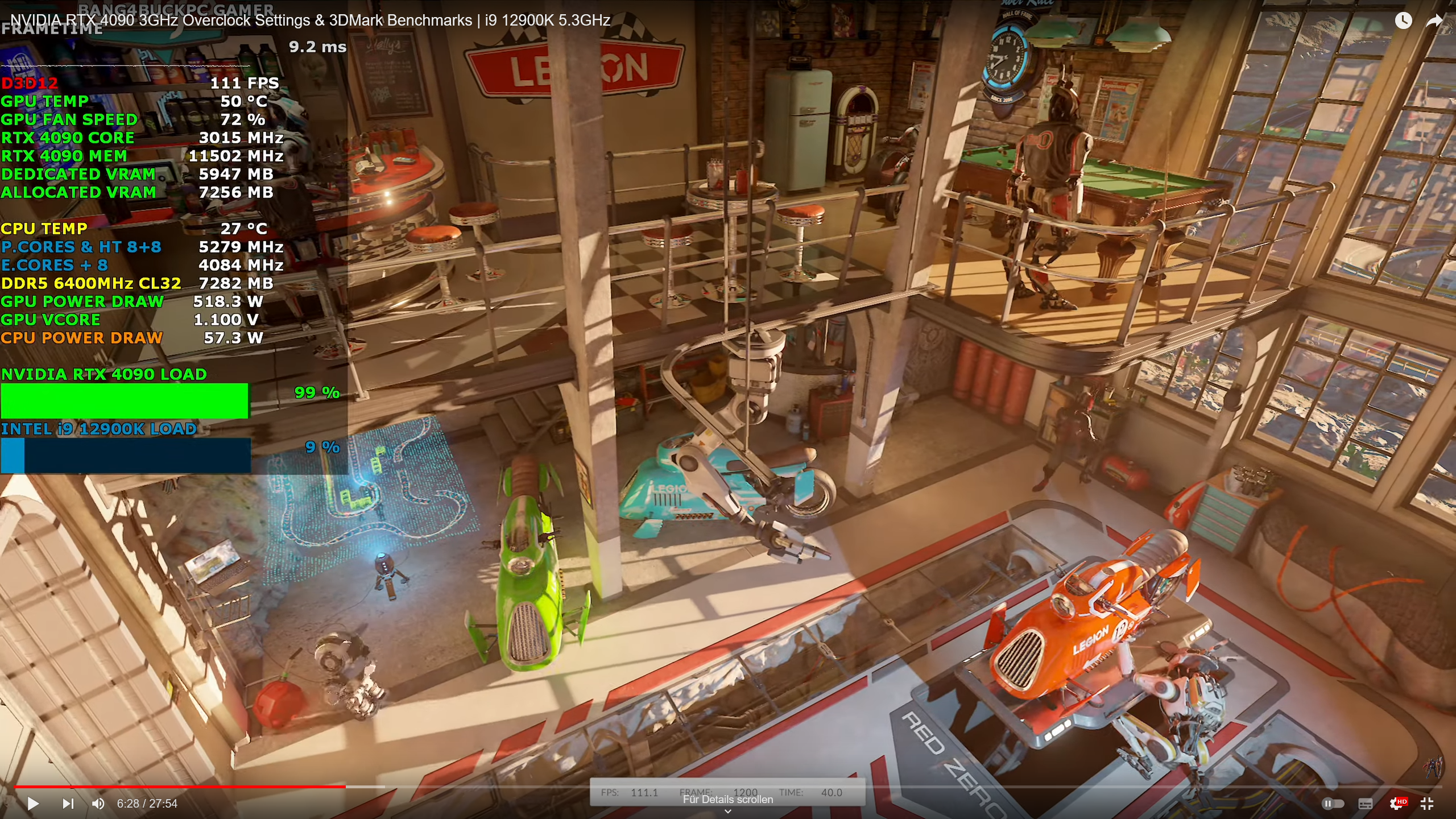Open the video settings gear menu
The image size is (1456, 819).
coord(1396,804)
